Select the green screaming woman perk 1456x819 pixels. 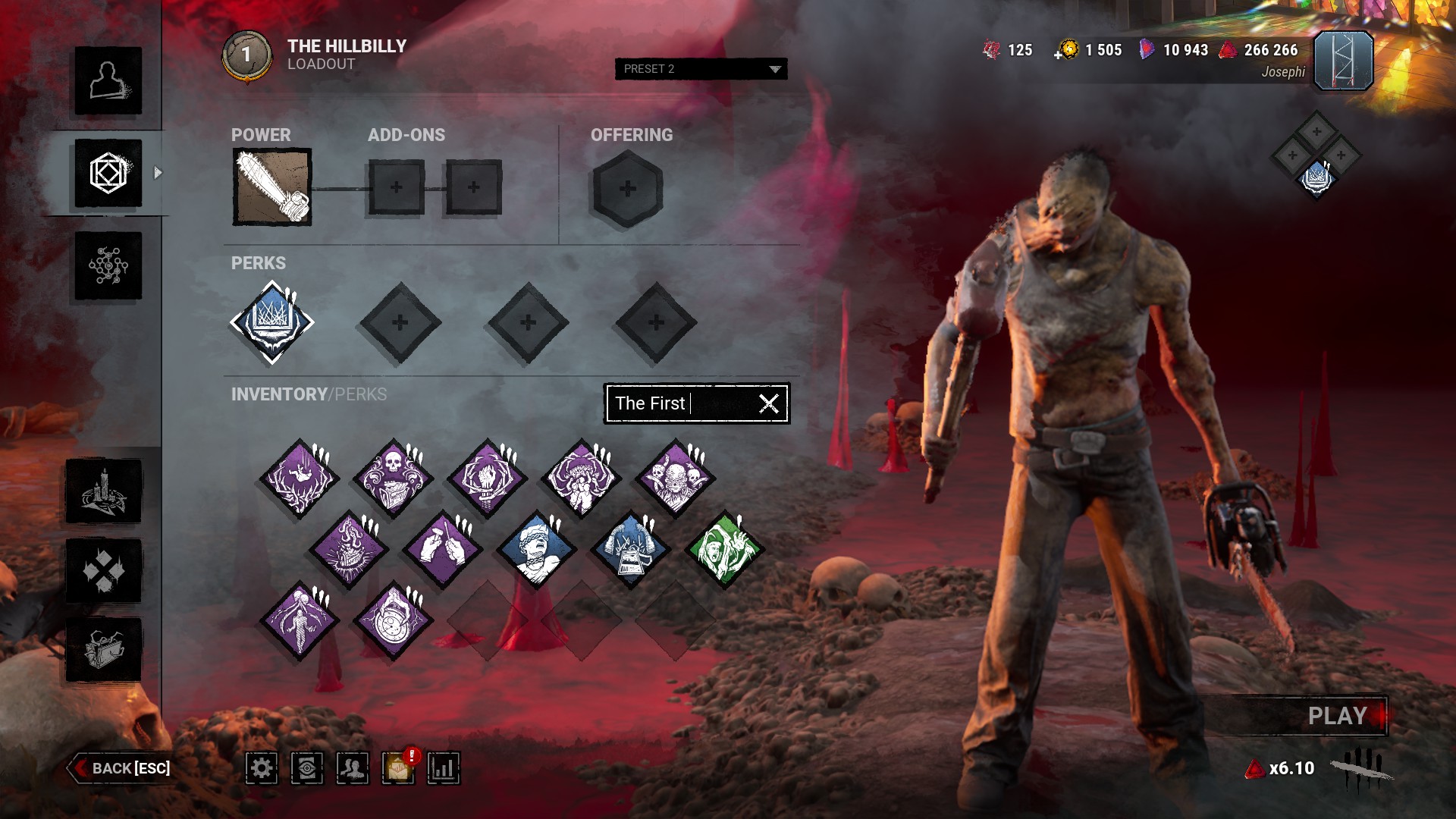tap(723, 550)
